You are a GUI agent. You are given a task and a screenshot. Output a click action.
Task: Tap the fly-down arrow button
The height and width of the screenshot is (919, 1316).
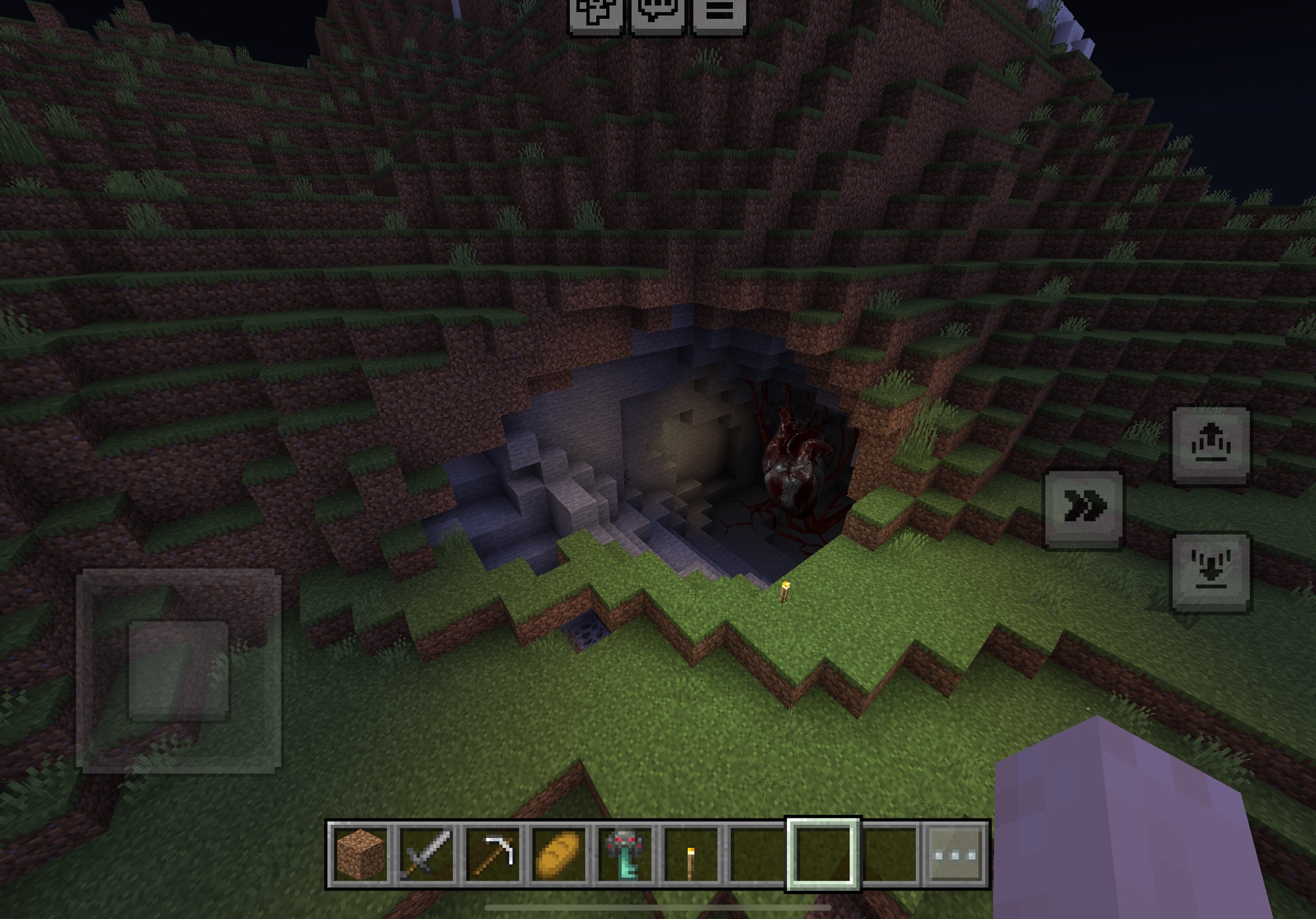tap(1211, 571)
